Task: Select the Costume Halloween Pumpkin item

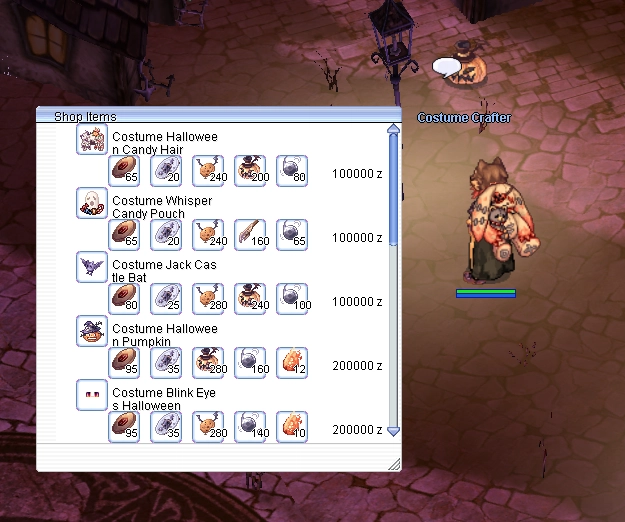Action: coord(164,334)
